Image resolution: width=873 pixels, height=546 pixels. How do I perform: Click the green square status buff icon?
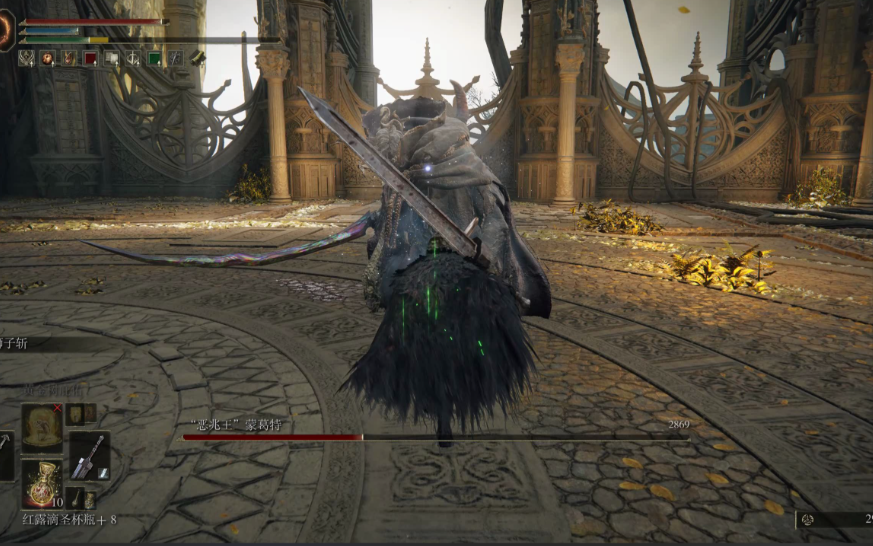154,58
